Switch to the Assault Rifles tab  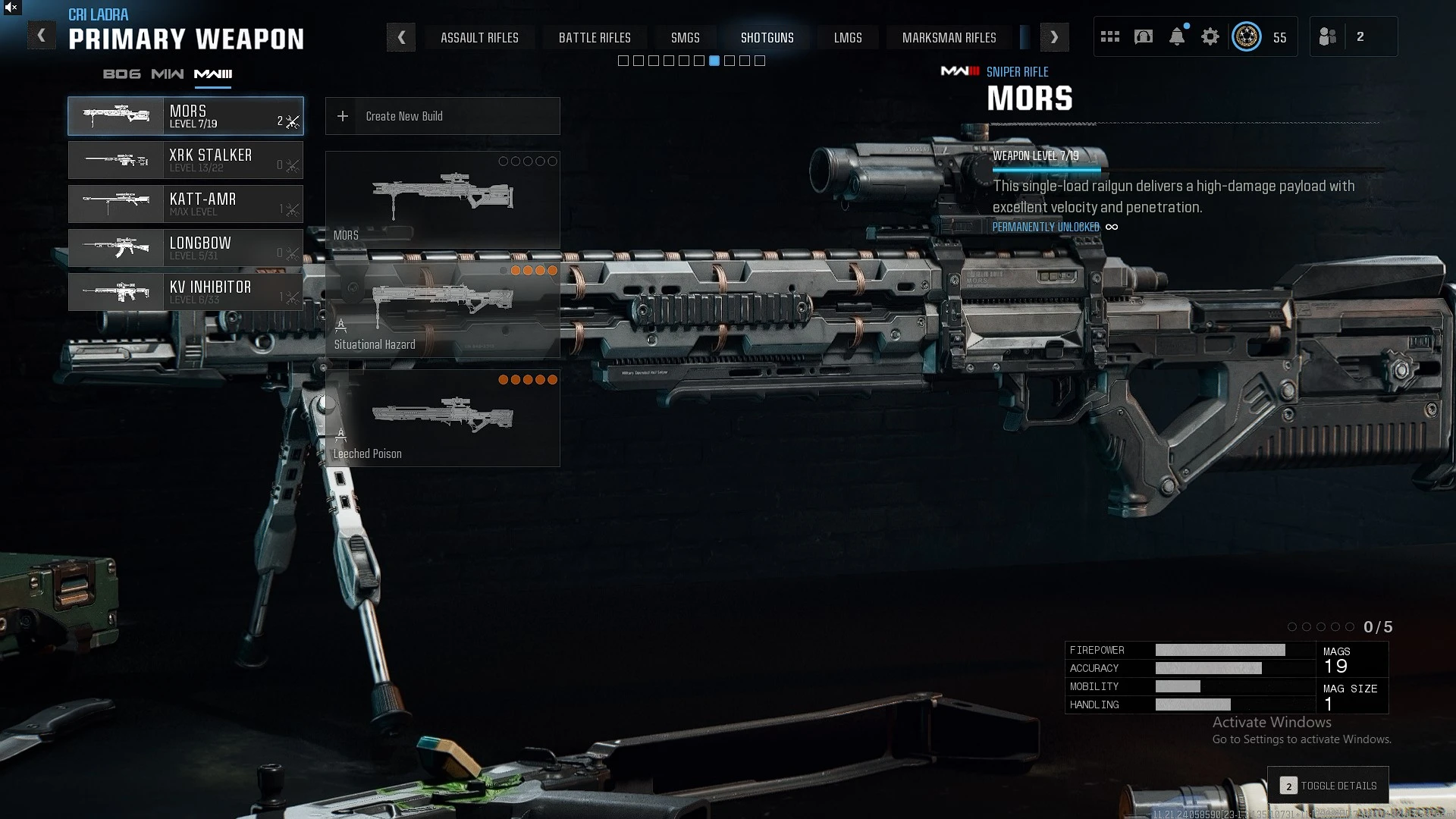point(479,38)
